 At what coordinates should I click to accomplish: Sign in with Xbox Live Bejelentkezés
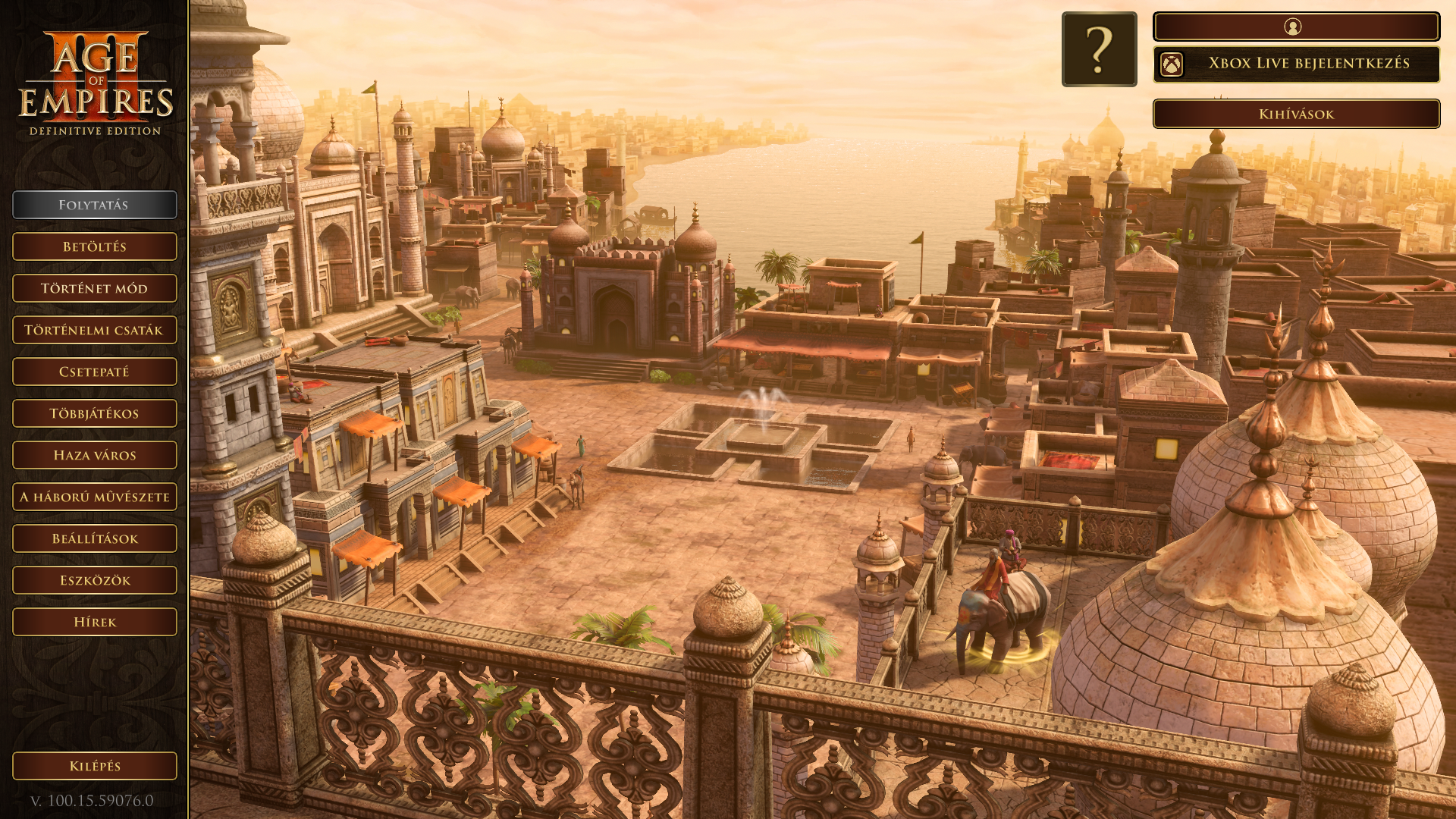click(1296, 64)
